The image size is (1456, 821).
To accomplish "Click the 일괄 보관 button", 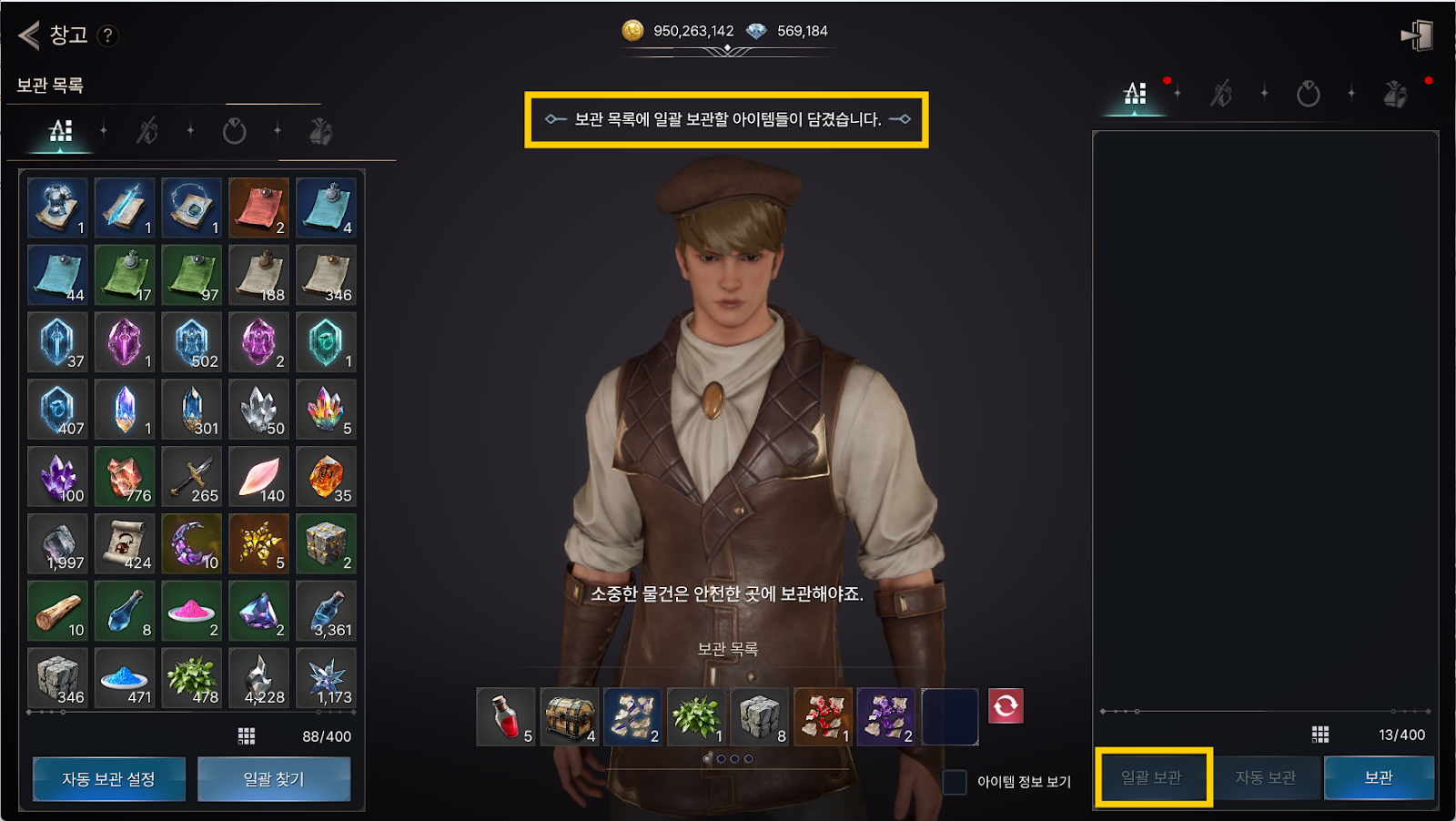I will point(1151,777).
